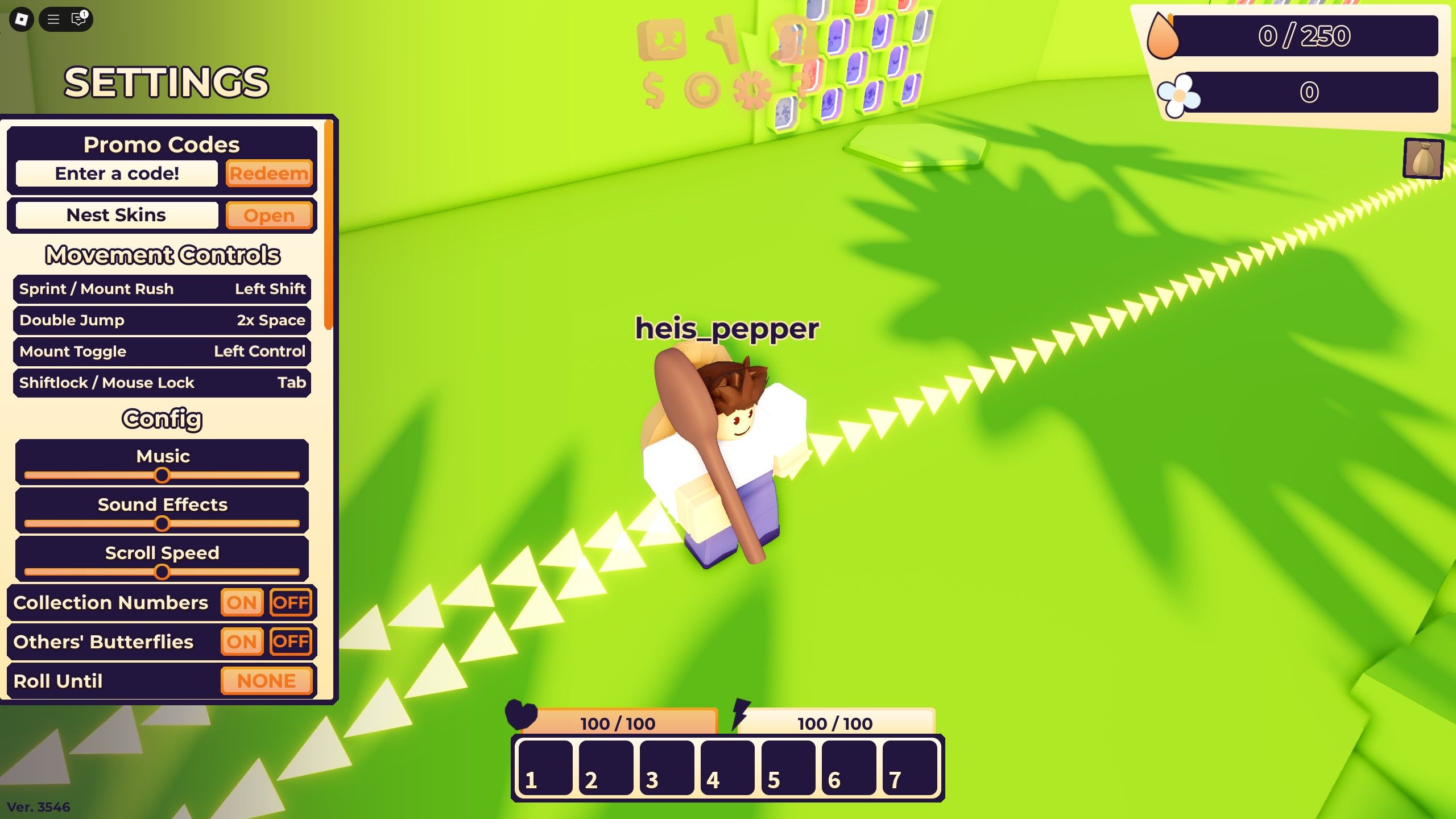
Task: Open the dollar sign shop icon
Action: (x=654, y=88)
